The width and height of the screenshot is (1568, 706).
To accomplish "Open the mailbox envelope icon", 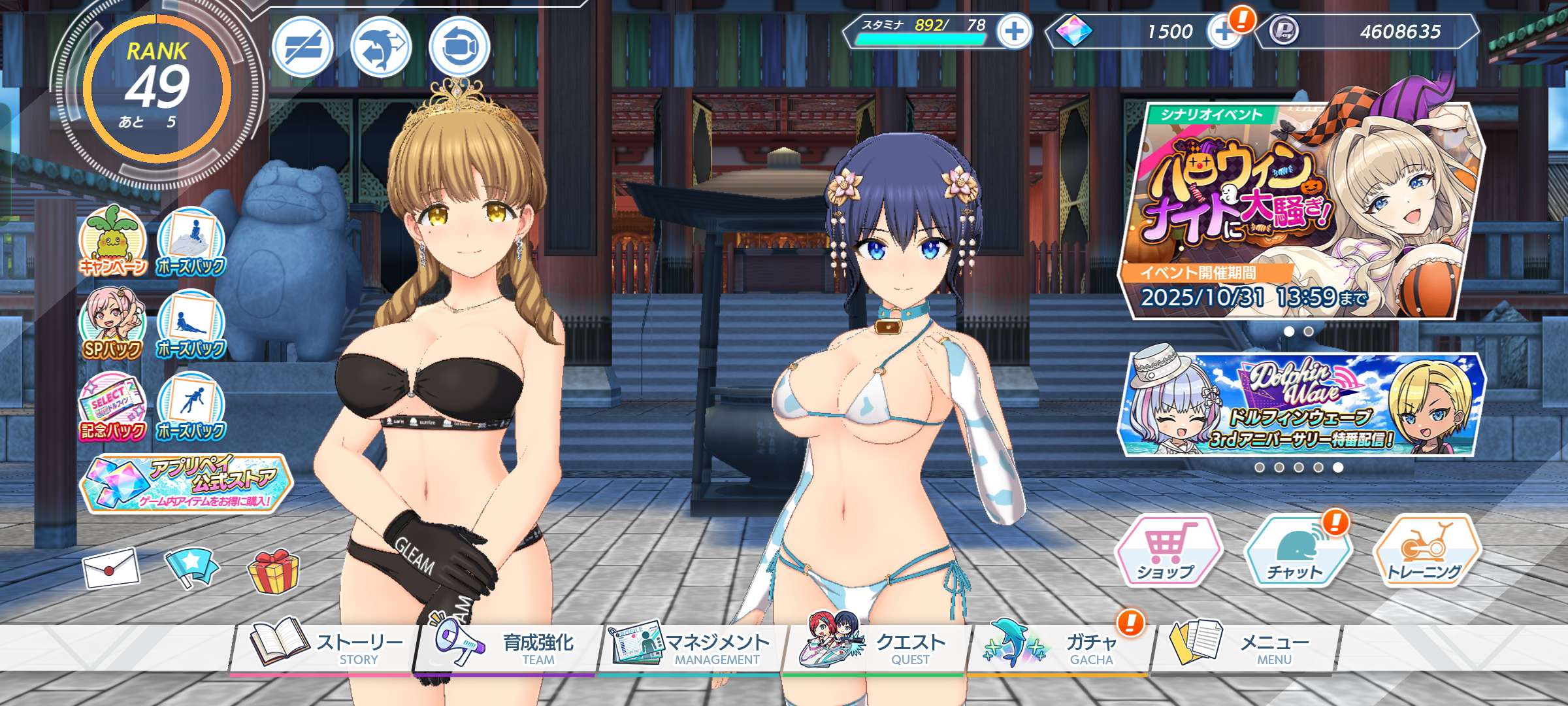I will (110, 567).
